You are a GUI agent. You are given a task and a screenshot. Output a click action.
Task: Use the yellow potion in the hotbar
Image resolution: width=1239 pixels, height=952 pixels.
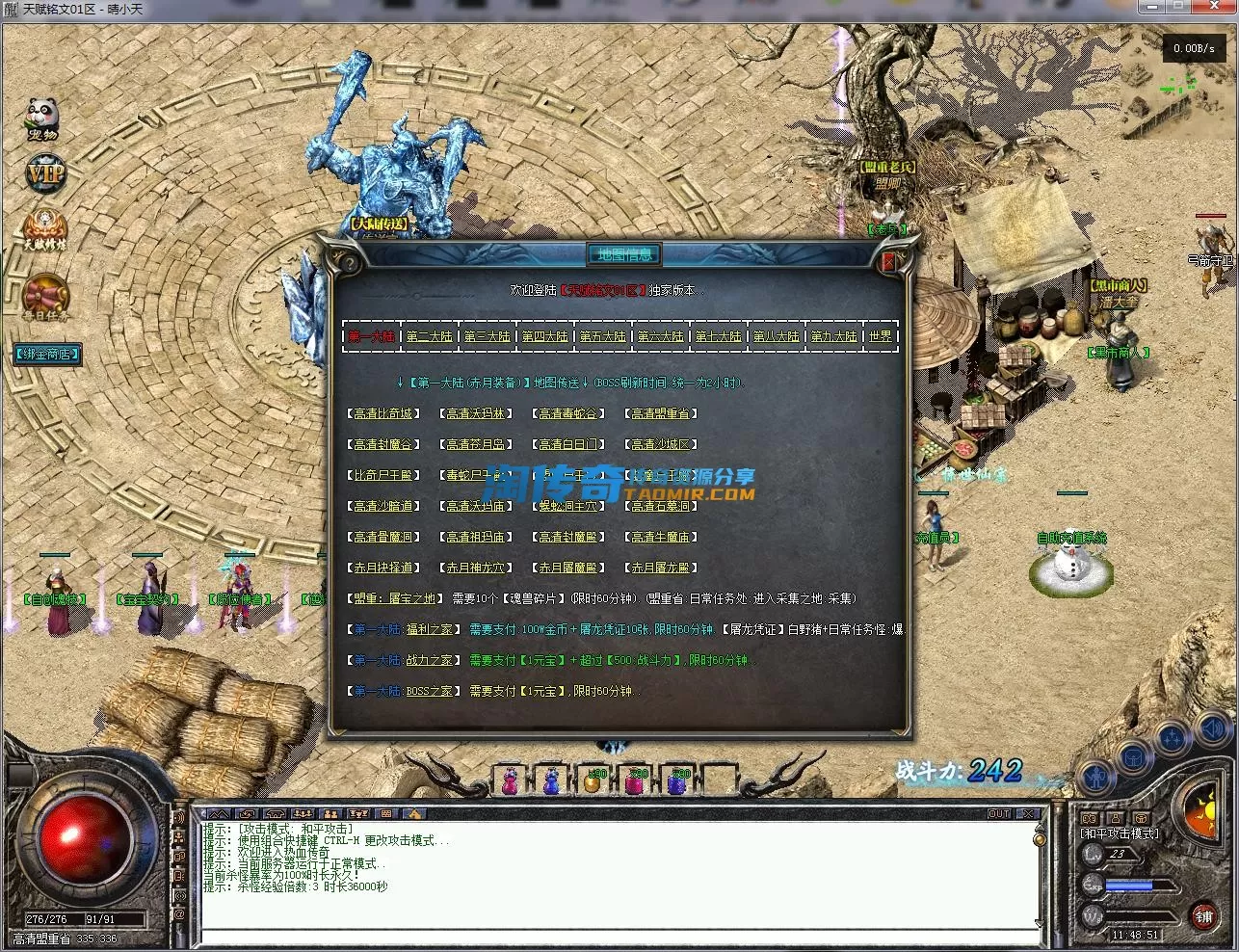[x=592, y=780]
